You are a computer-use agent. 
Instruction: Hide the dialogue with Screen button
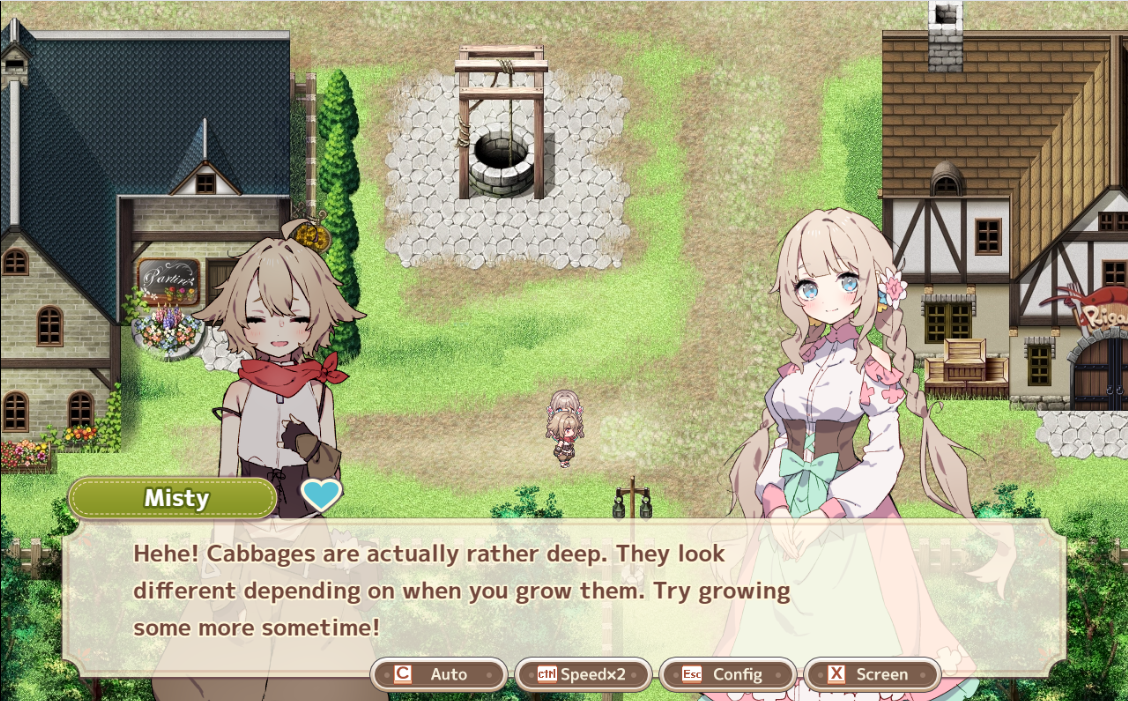[x=871, y=674]
